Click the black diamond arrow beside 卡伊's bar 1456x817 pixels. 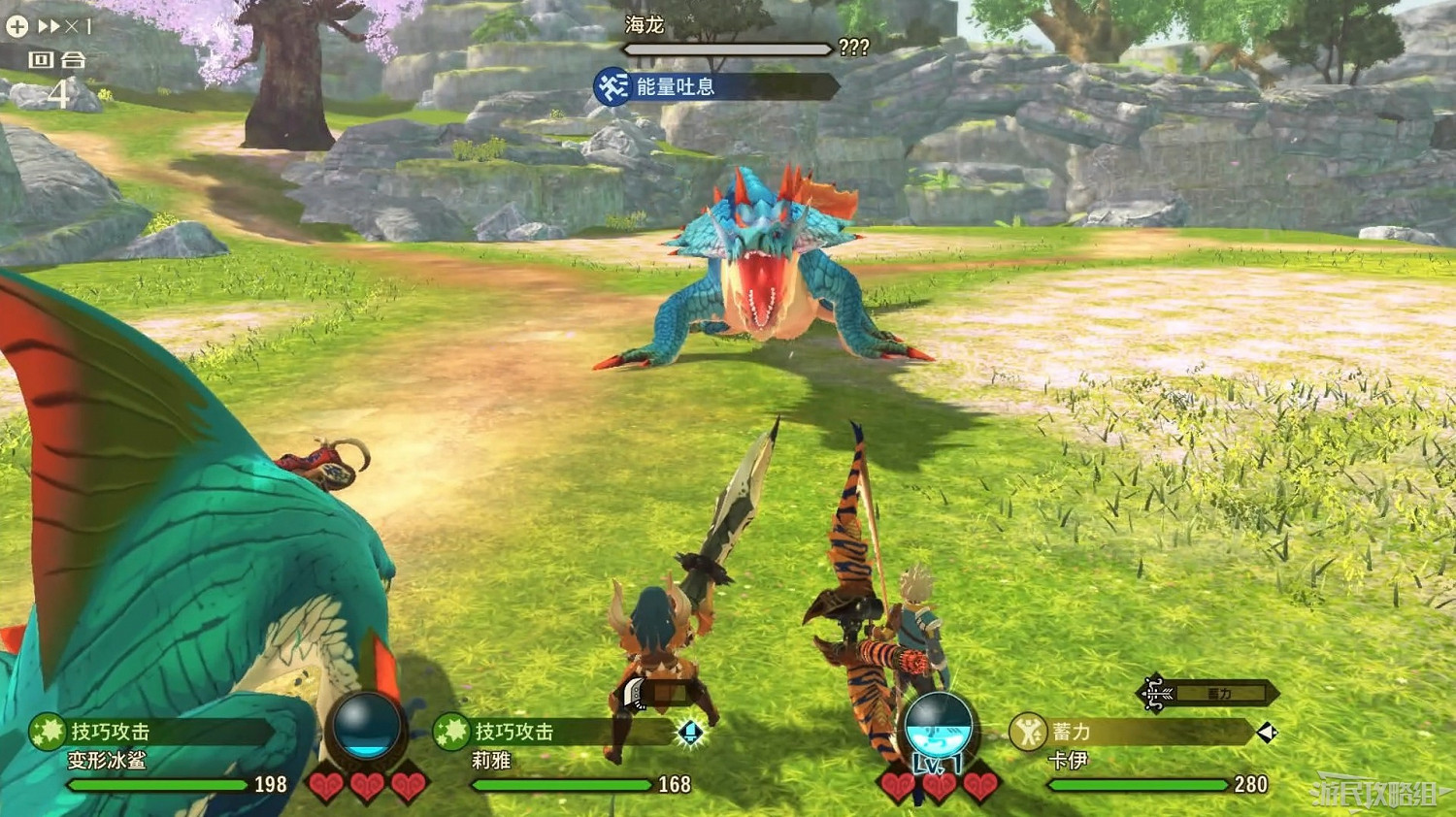(x=1270, y=735)
